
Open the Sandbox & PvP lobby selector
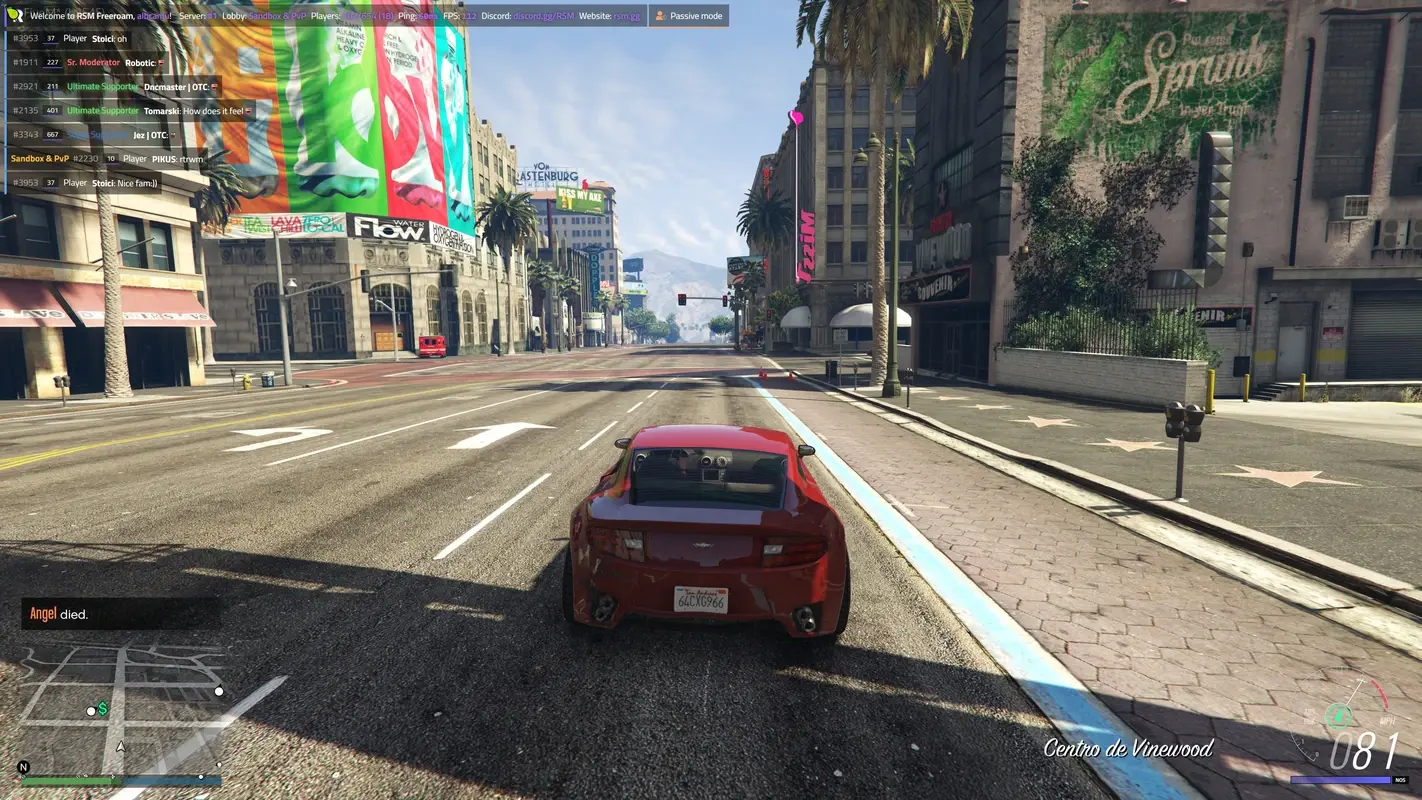tap(276, 16)
